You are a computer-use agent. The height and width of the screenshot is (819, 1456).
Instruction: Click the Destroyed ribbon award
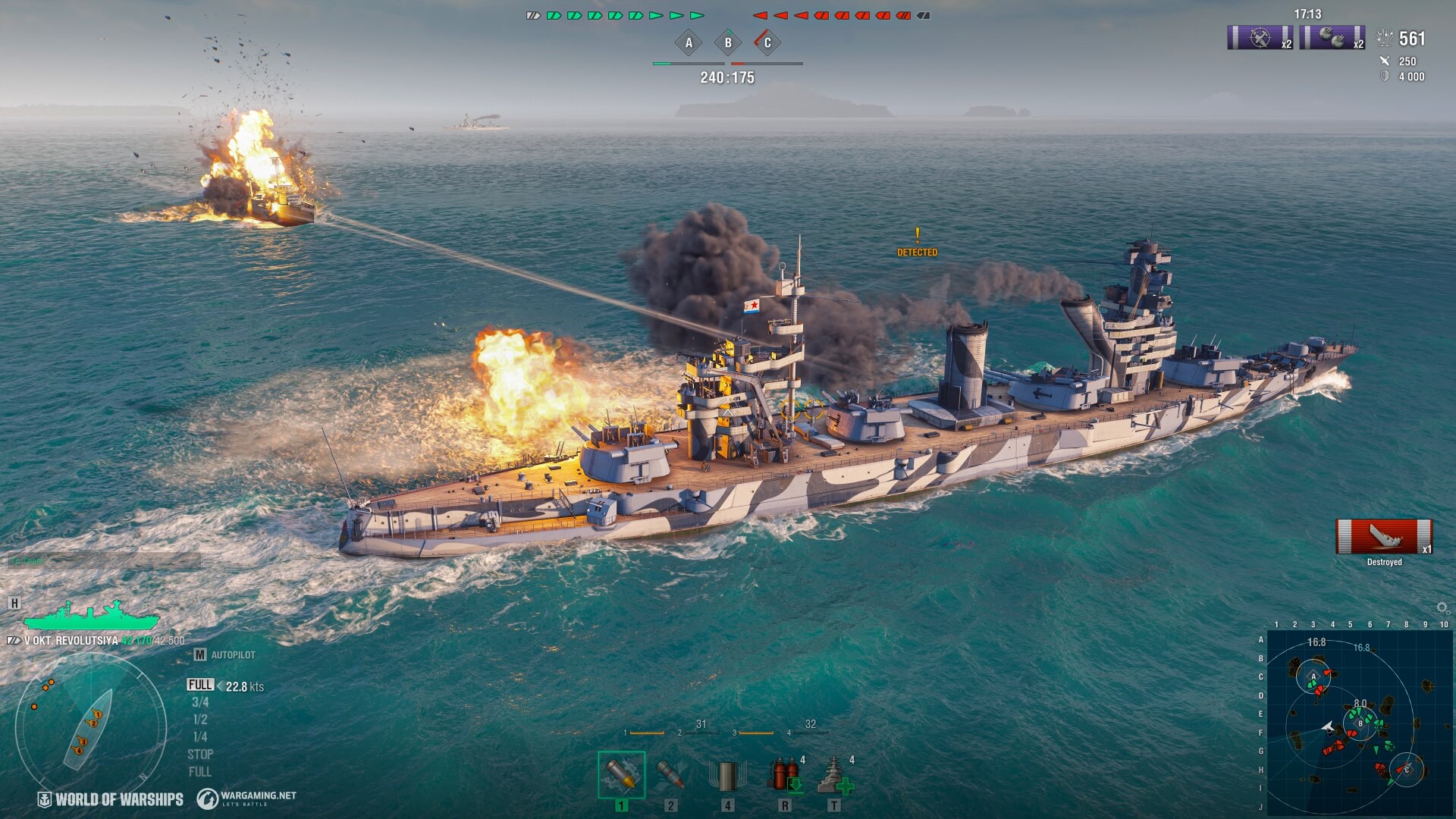[1384, 538]
